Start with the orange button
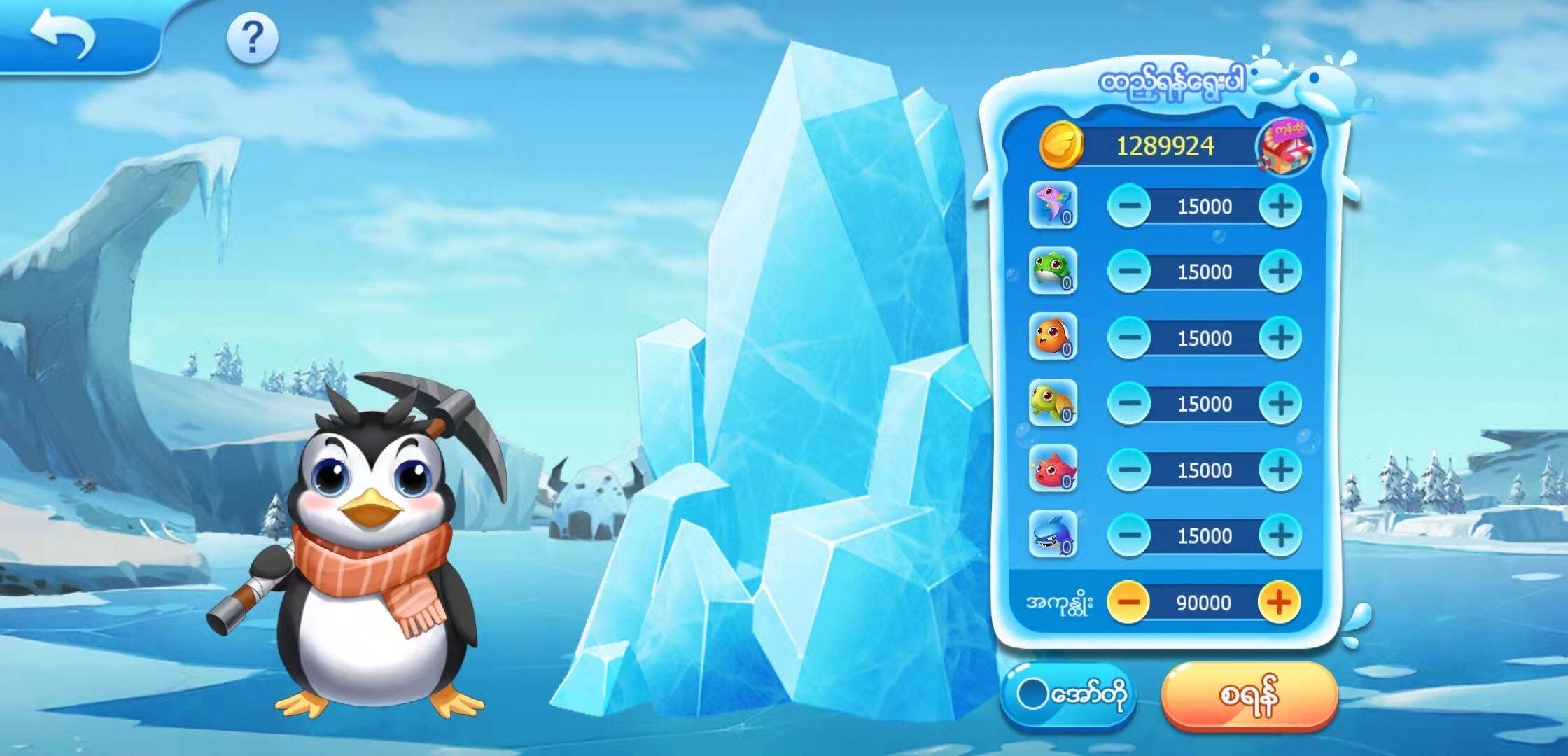This screenshot has height=756, width=1568. 1249,696
